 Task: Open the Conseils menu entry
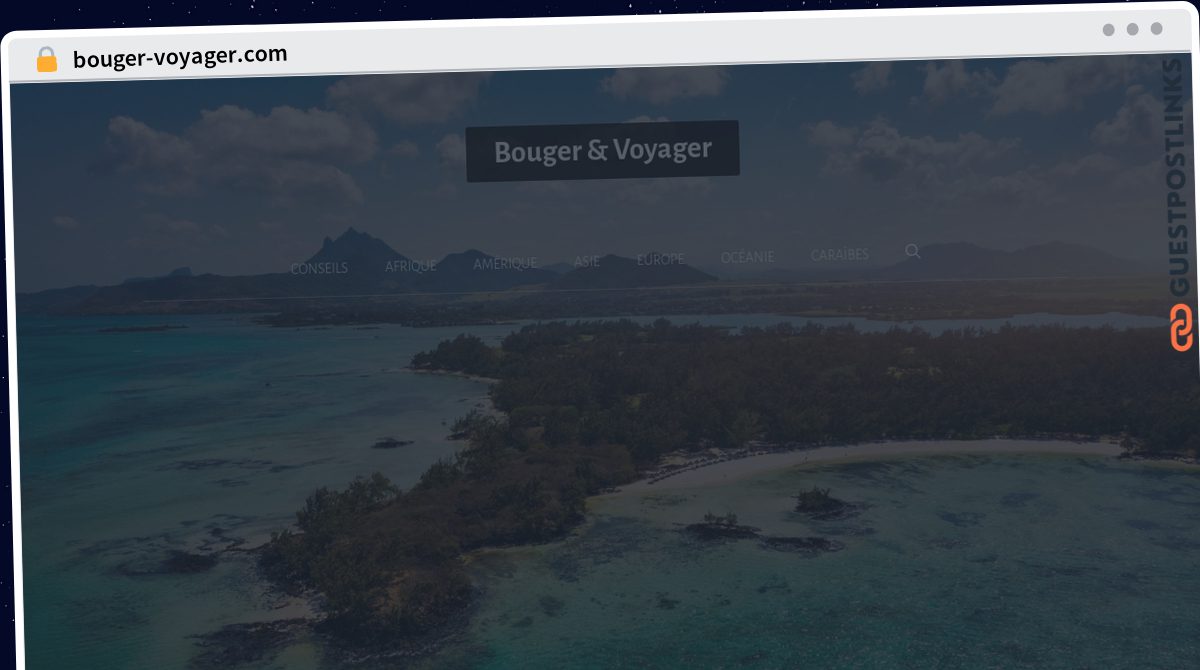tap(319, 268)
